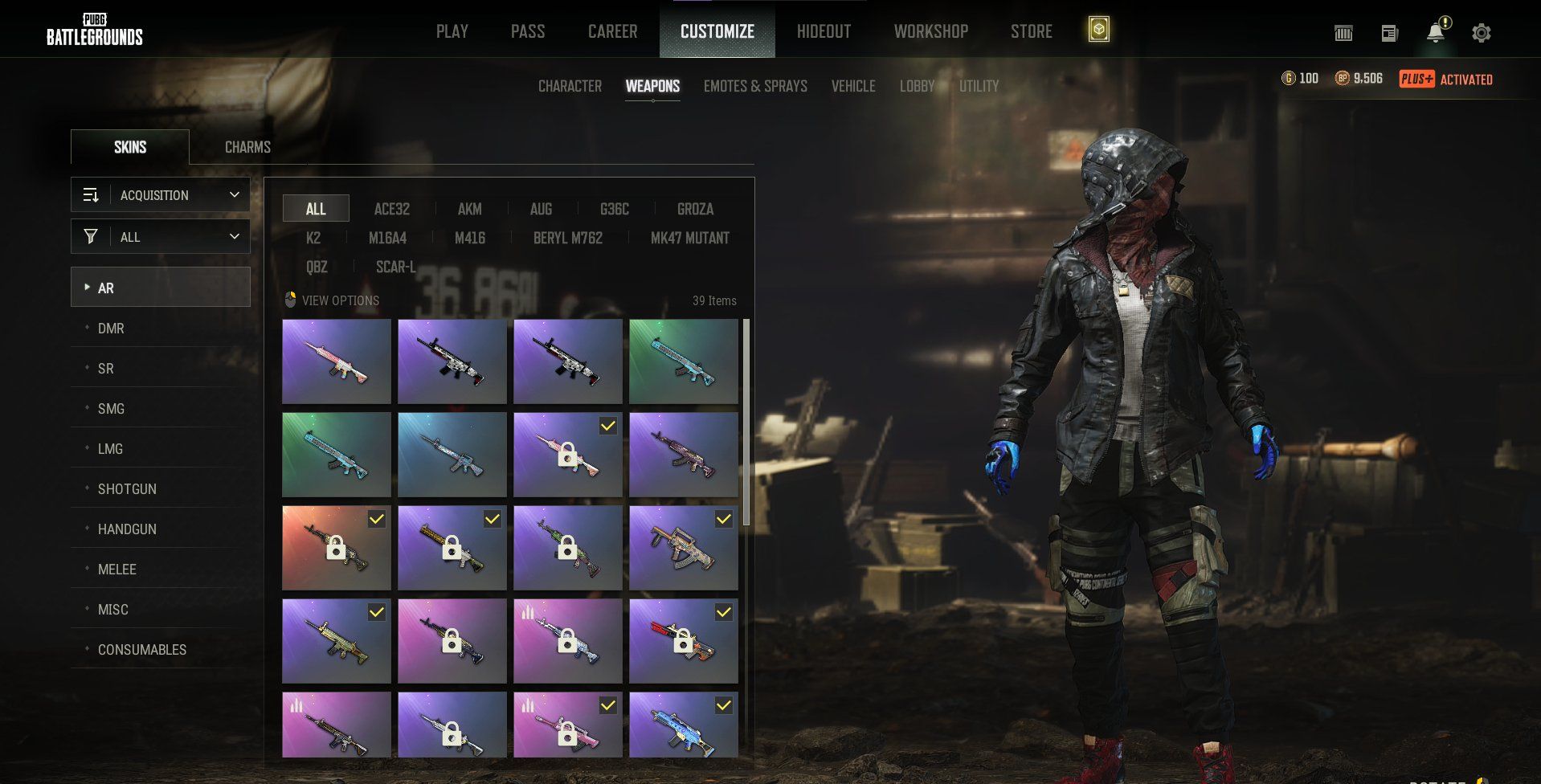1541x784 pixels.
Task: Filter skins by AKM
Action: click(469, 209)
